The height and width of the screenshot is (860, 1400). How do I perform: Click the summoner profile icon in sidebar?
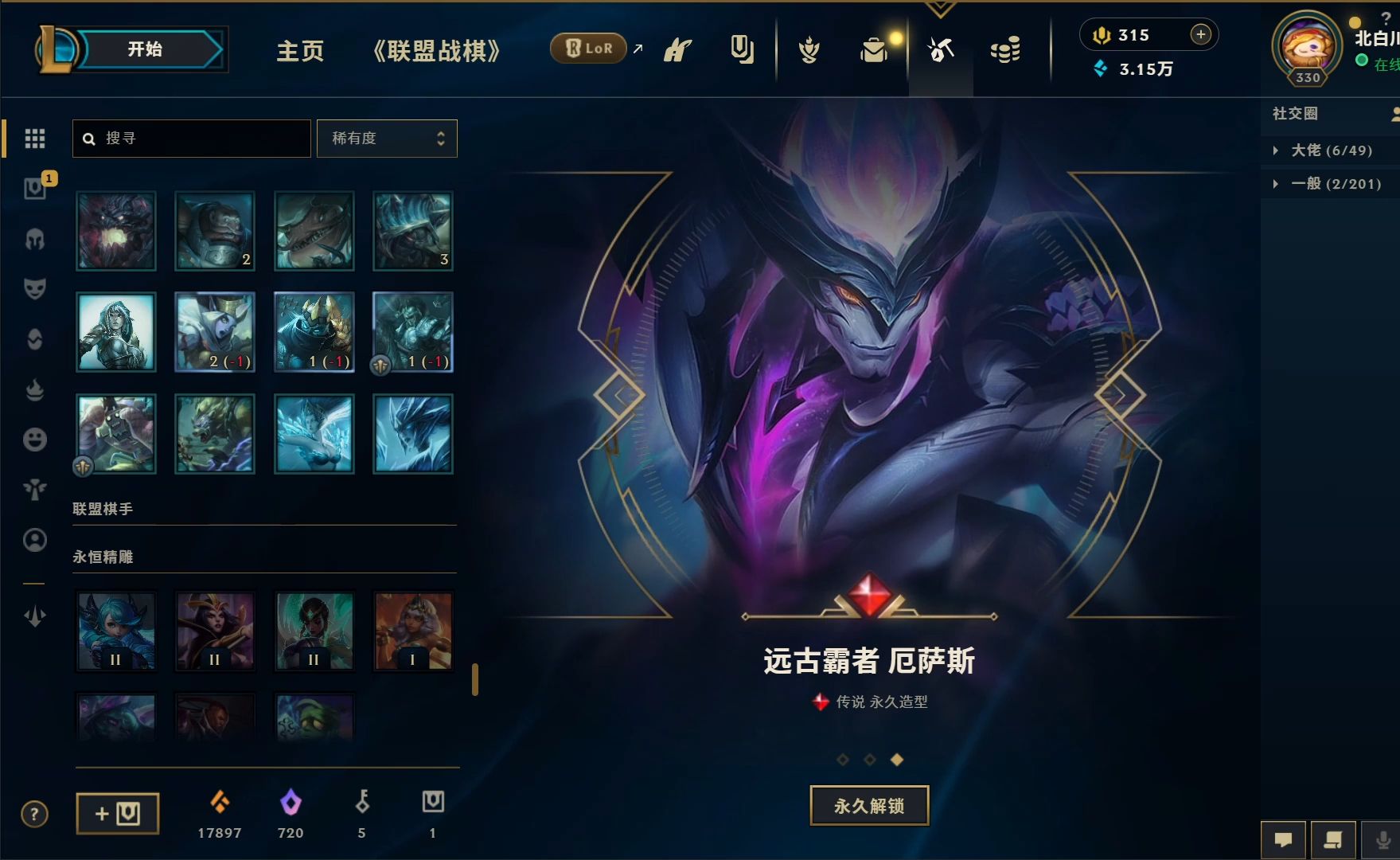coord(33,540)
